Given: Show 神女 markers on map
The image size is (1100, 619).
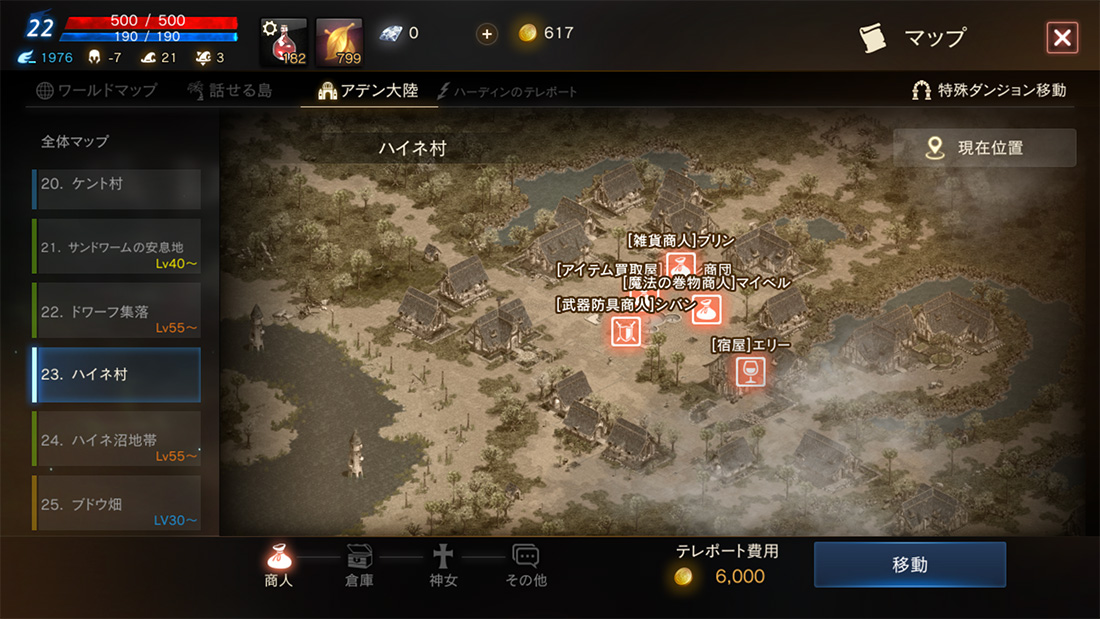Looking at the screenshot, I should 442,565.
